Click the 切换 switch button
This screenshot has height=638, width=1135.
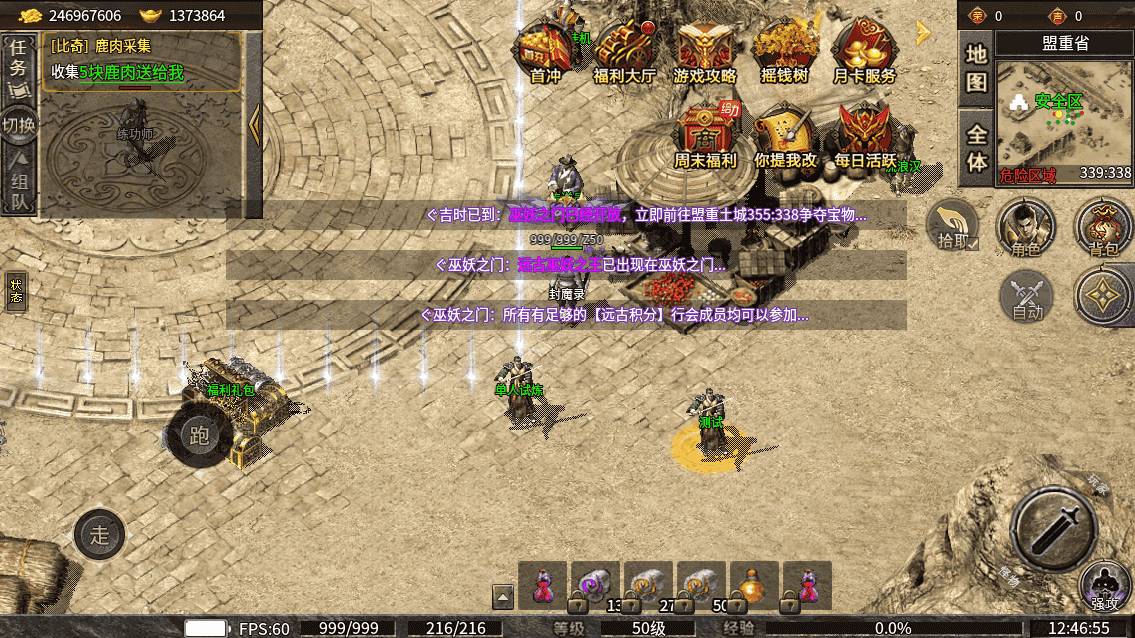pos(18,125)
